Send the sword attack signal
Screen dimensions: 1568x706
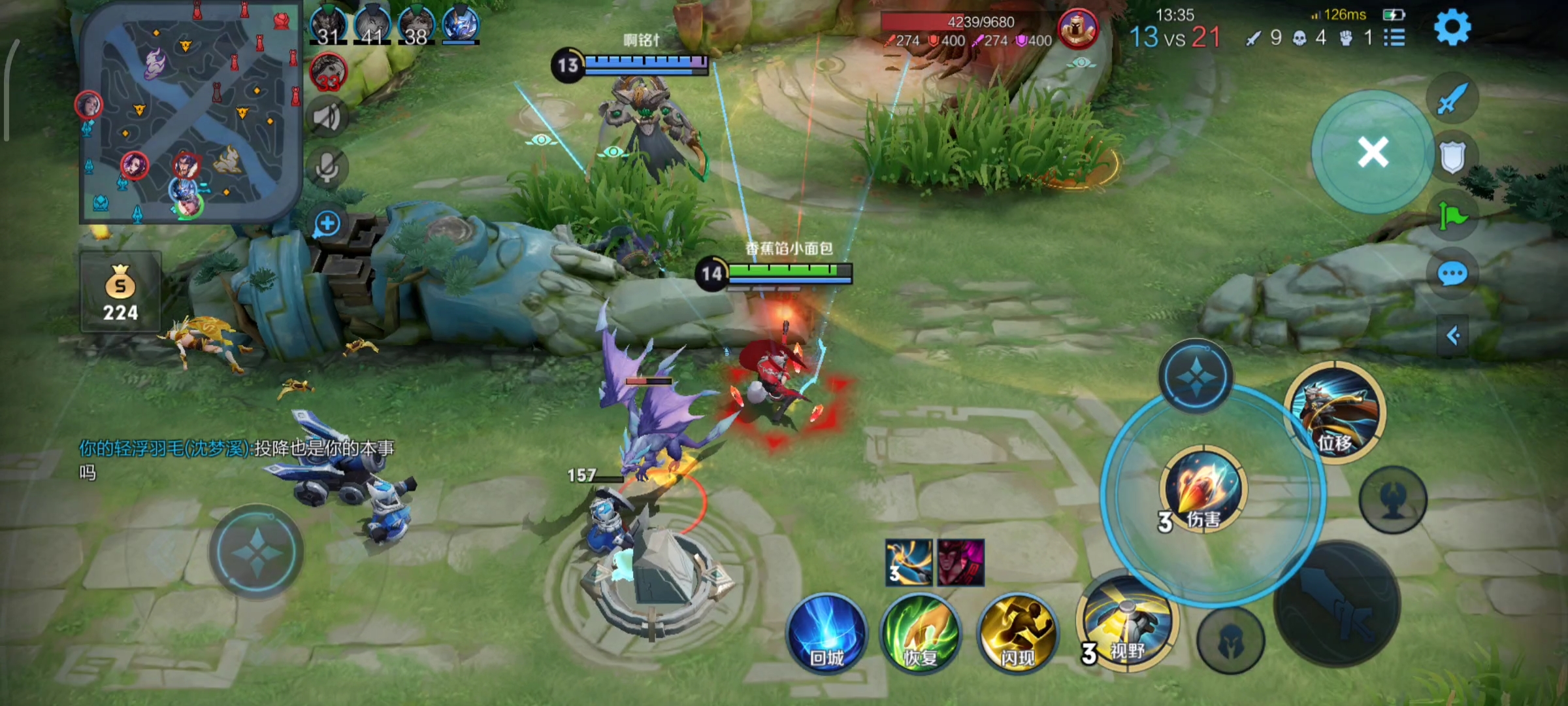[1452, 99]
